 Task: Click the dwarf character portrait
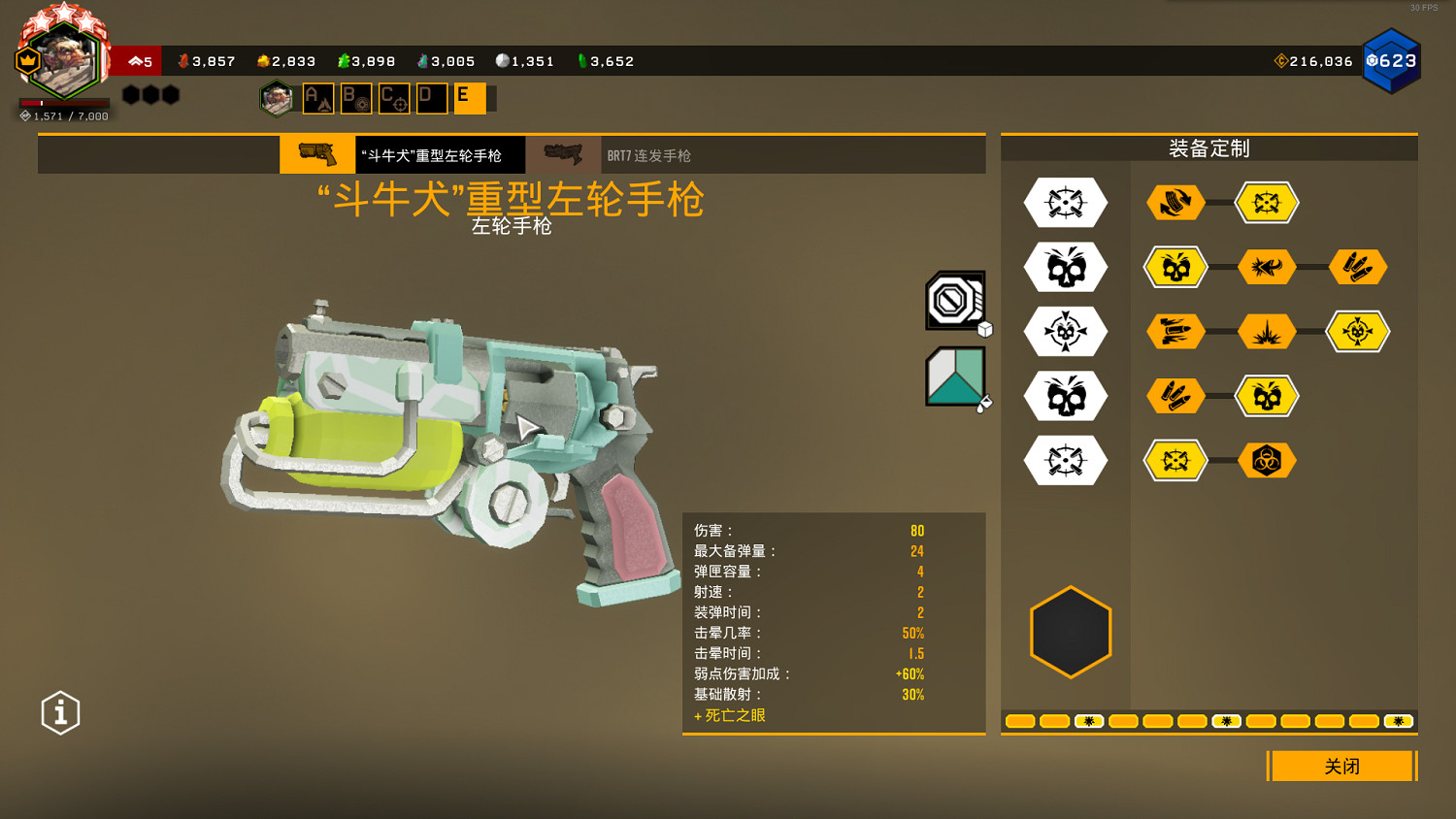[64, 60]
